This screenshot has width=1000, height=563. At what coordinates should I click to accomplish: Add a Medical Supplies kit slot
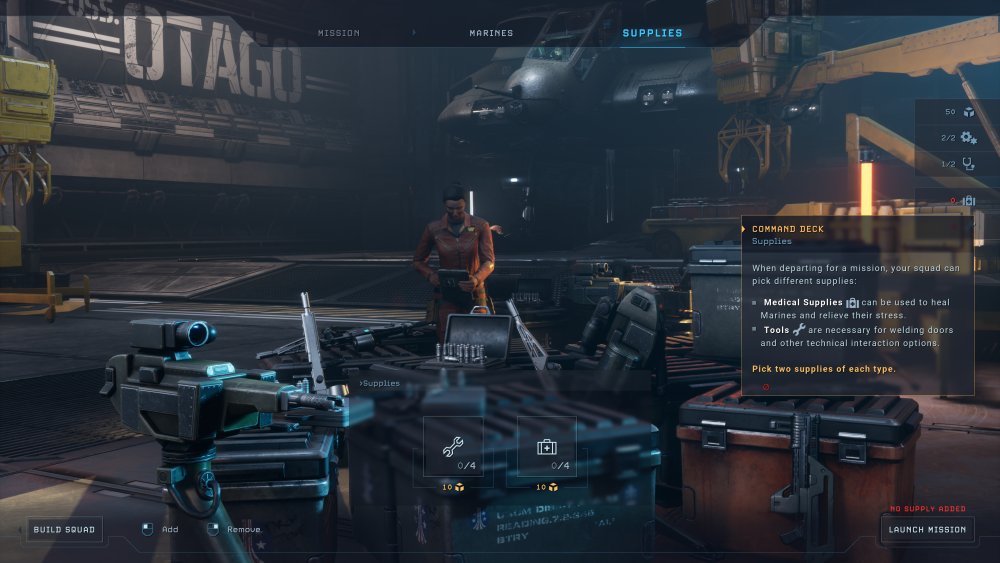[547, 447]
